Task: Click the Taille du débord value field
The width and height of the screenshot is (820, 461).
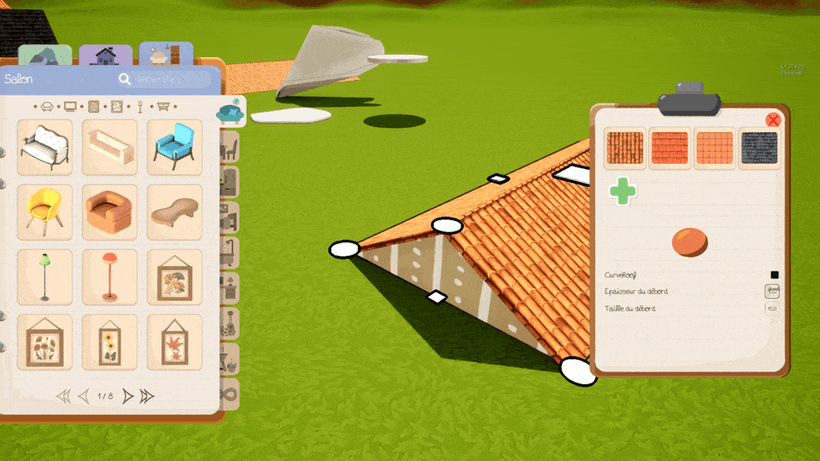Action: point(772,309)
